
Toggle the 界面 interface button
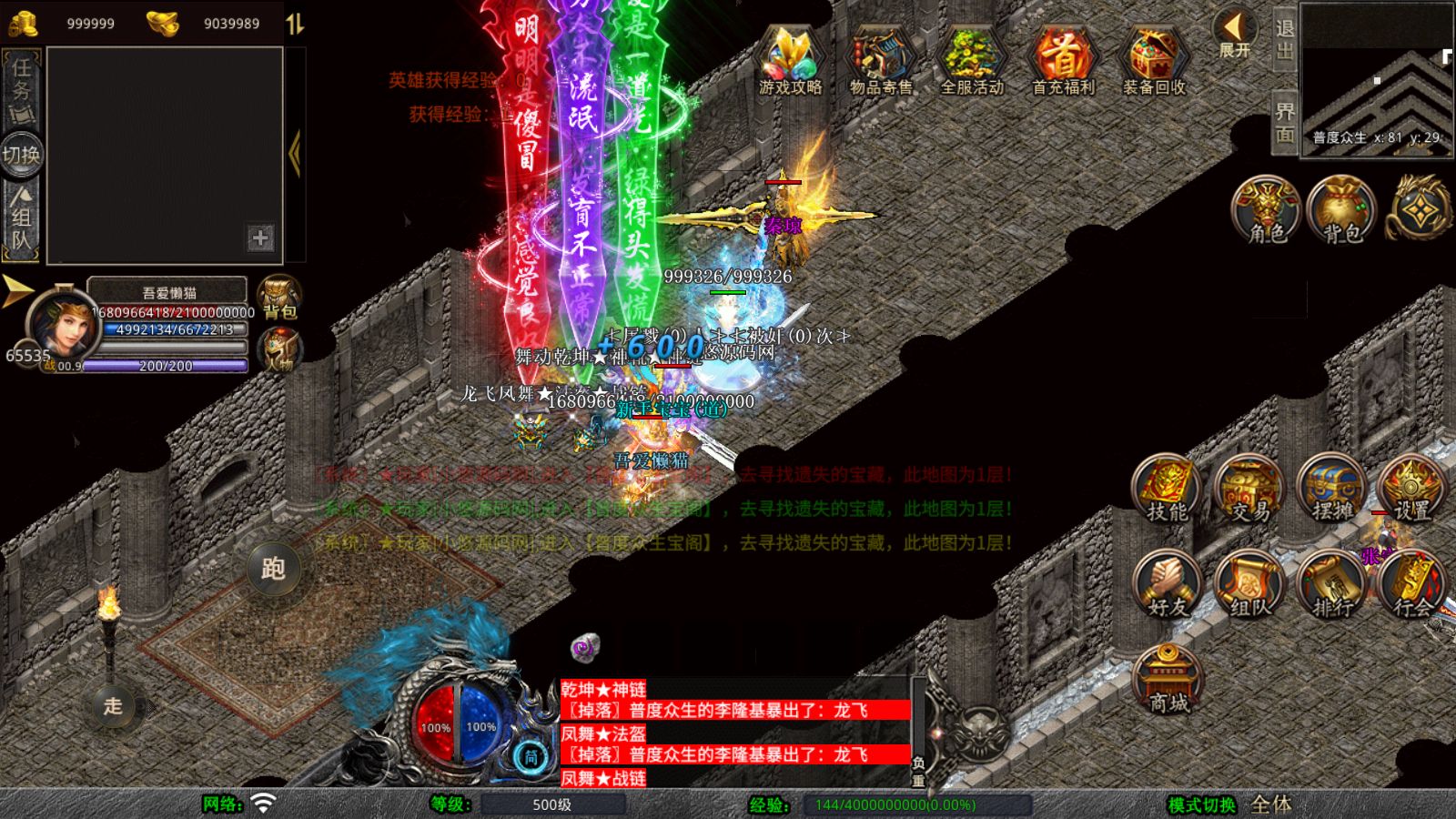(1284, 123)
